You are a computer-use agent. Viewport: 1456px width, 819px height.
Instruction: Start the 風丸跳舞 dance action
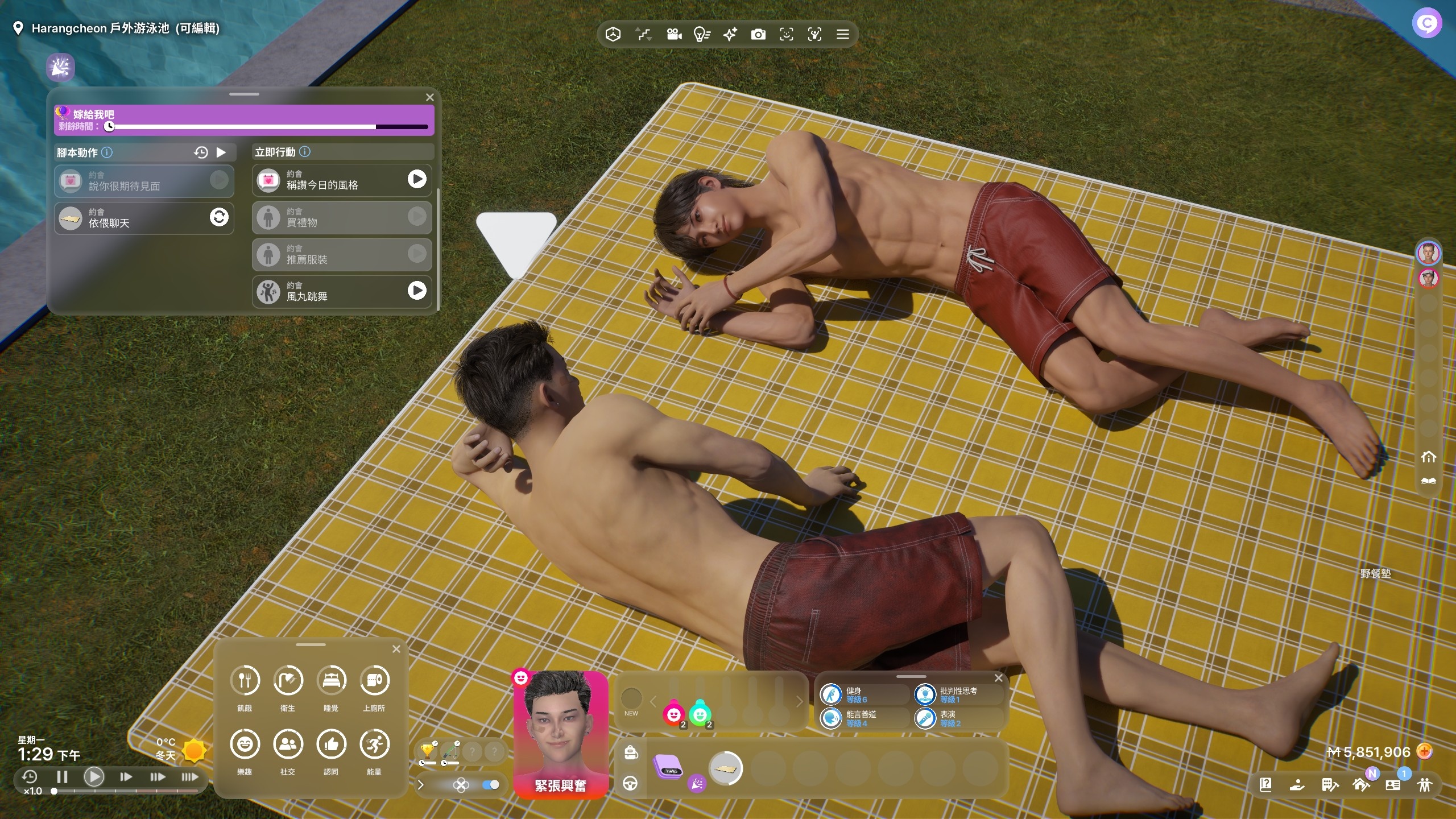coord(417,291)
